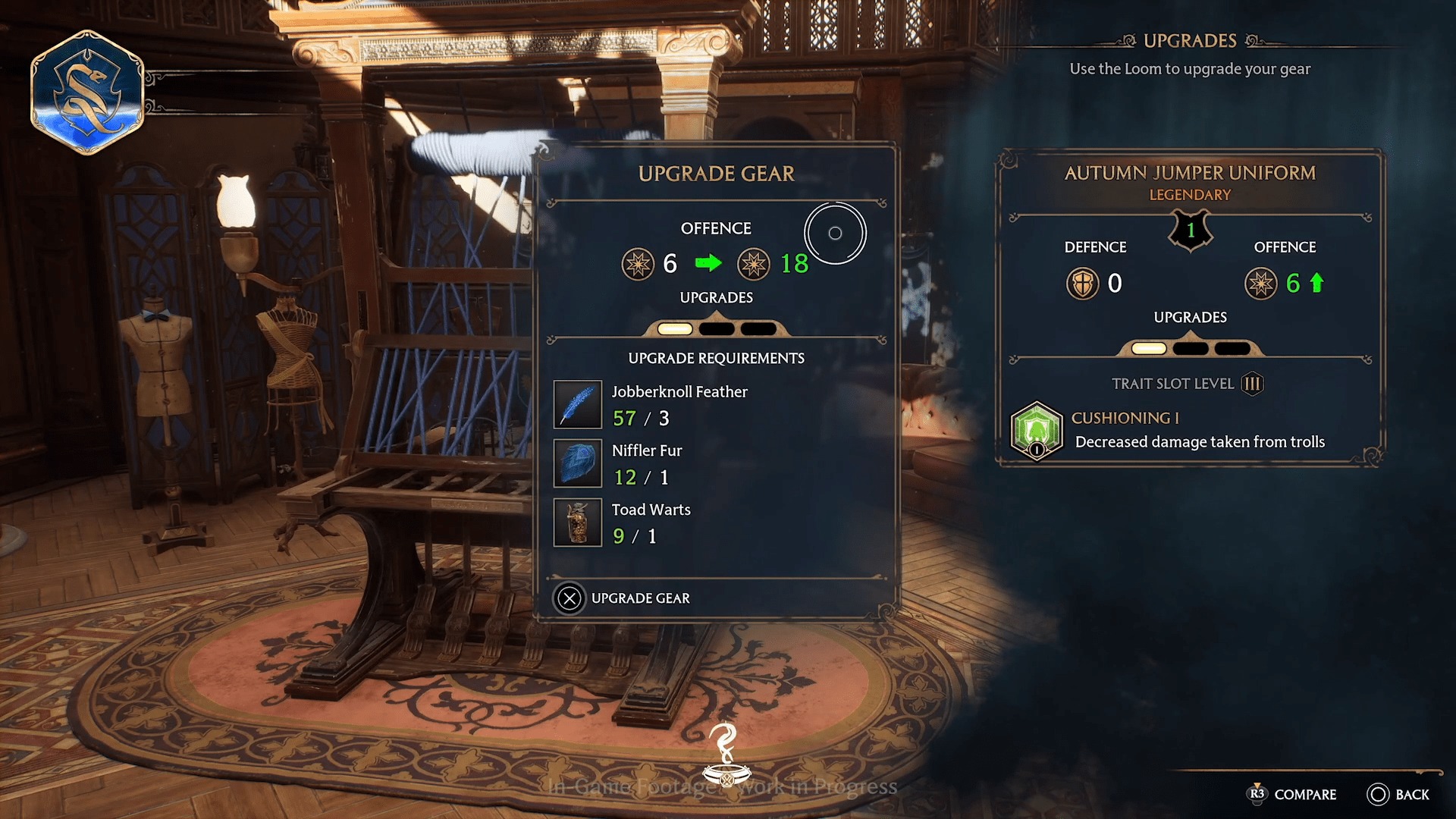Click the Jobberknoll Feather ingredient icon
This screenshot has height=819, width=1456.
tap(578, 404)
